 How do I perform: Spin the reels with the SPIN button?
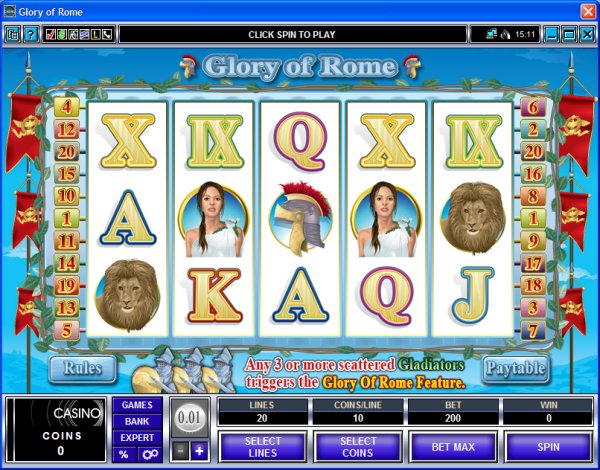(x=548, y=445)
